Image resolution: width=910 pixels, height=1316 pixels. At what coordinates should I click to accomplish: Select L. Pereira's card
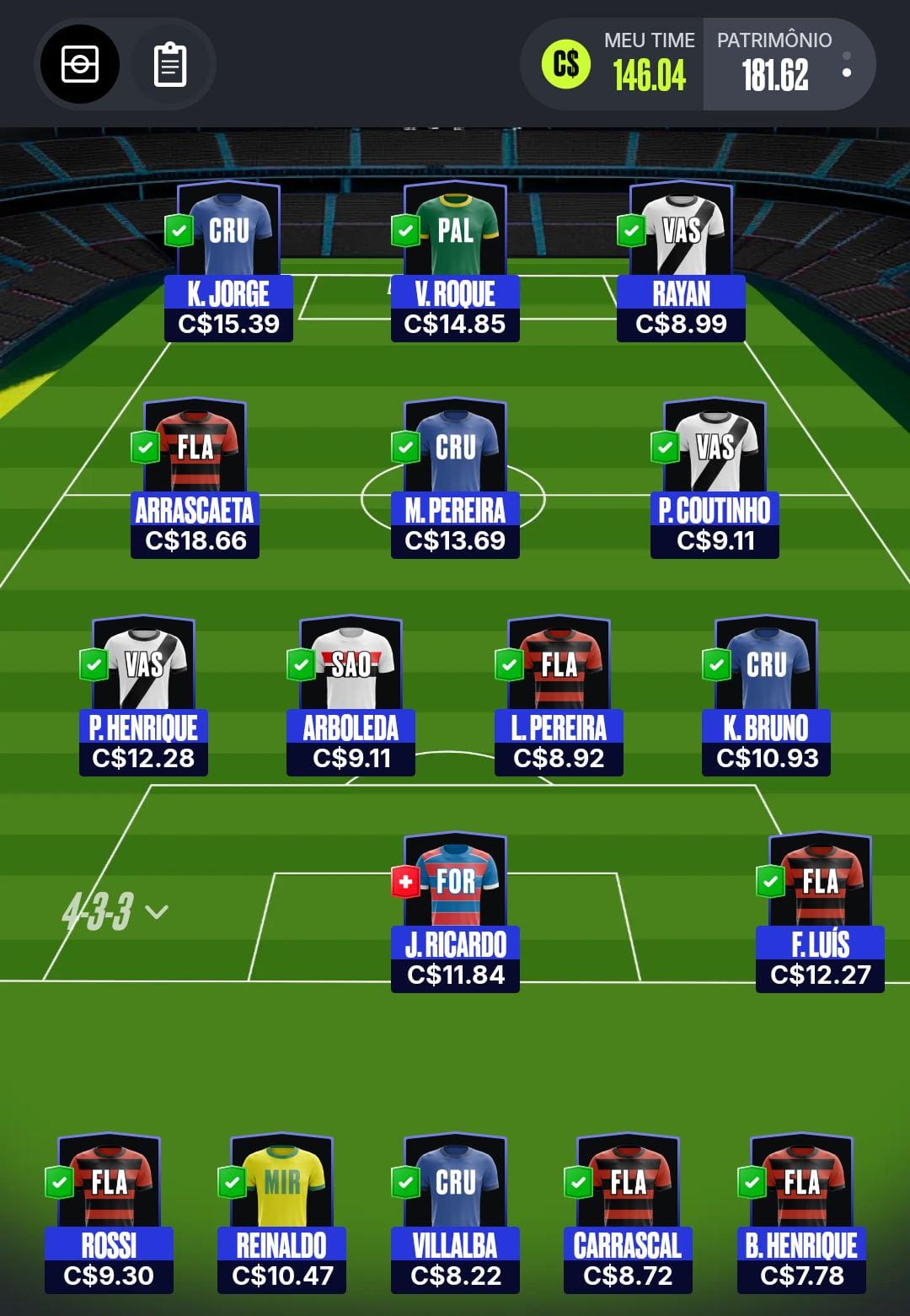click(559, 696)
